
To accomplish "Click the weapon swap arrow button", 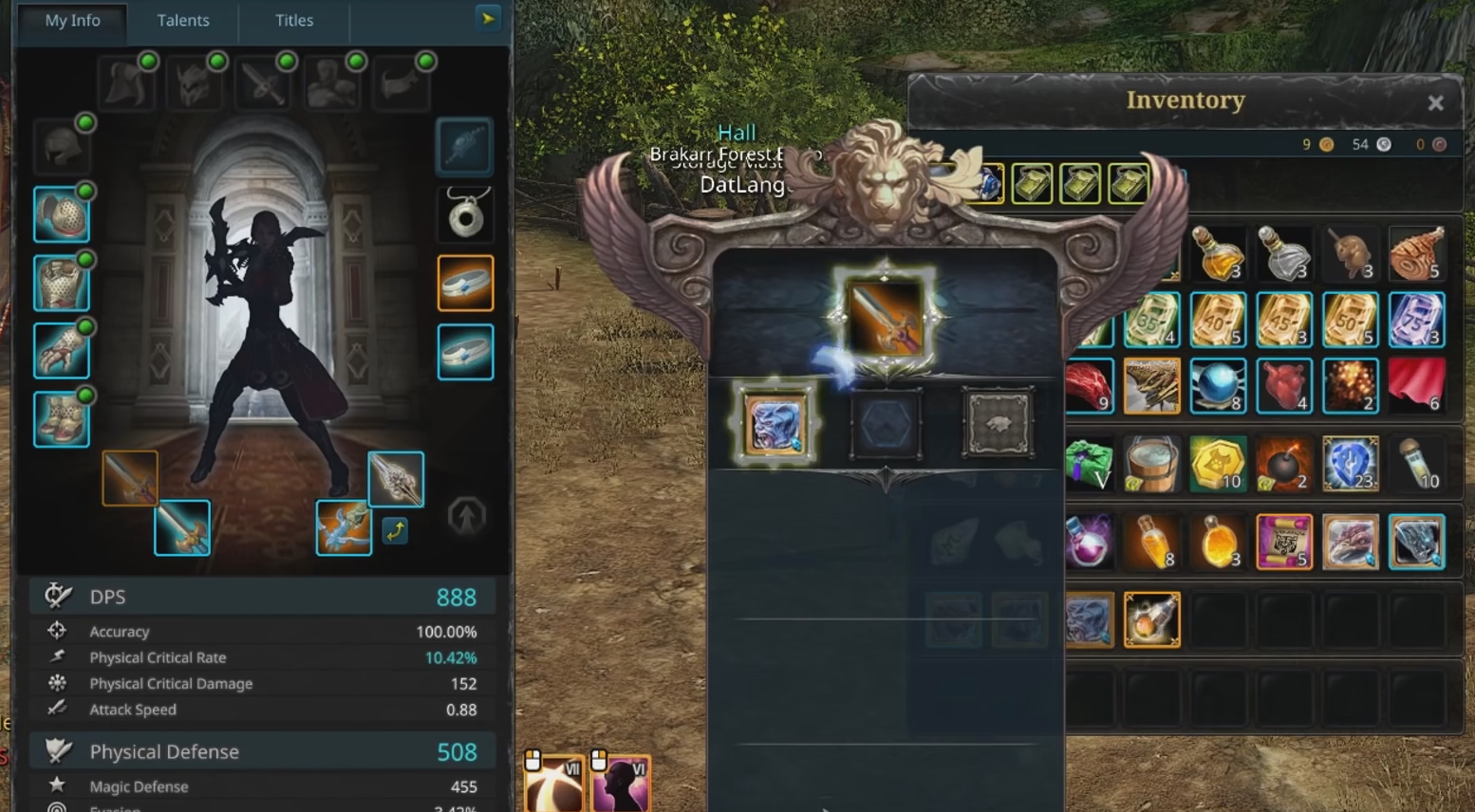I will pyautogui.click(x=395, y=530).
